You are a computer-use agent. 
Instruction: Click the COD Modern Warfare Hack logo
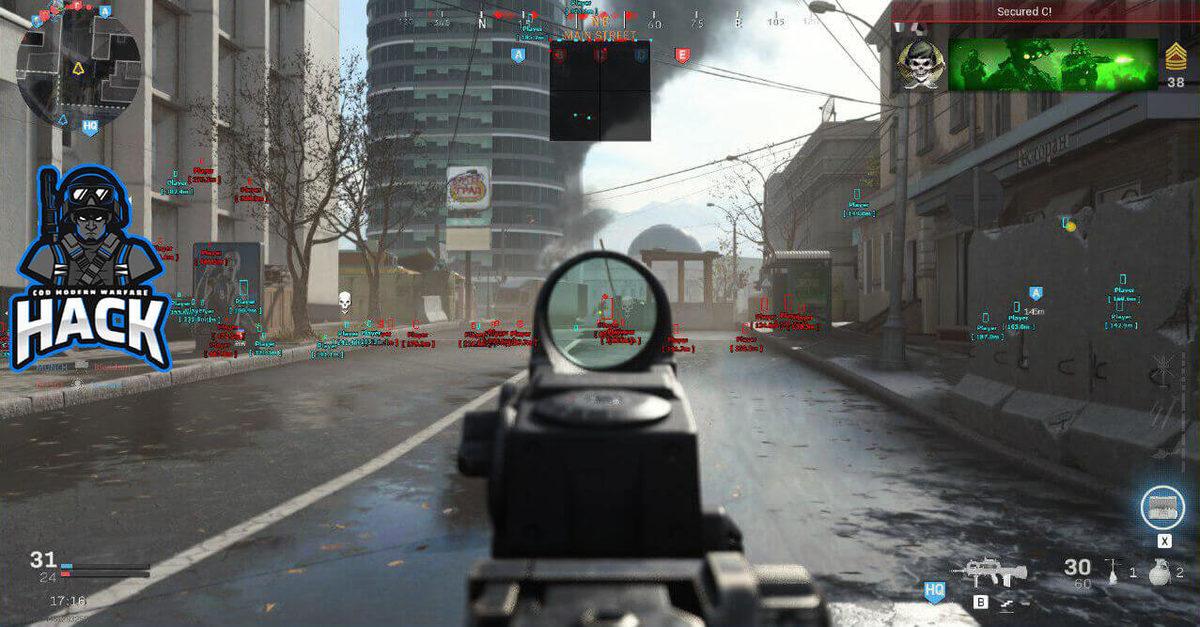88,270
